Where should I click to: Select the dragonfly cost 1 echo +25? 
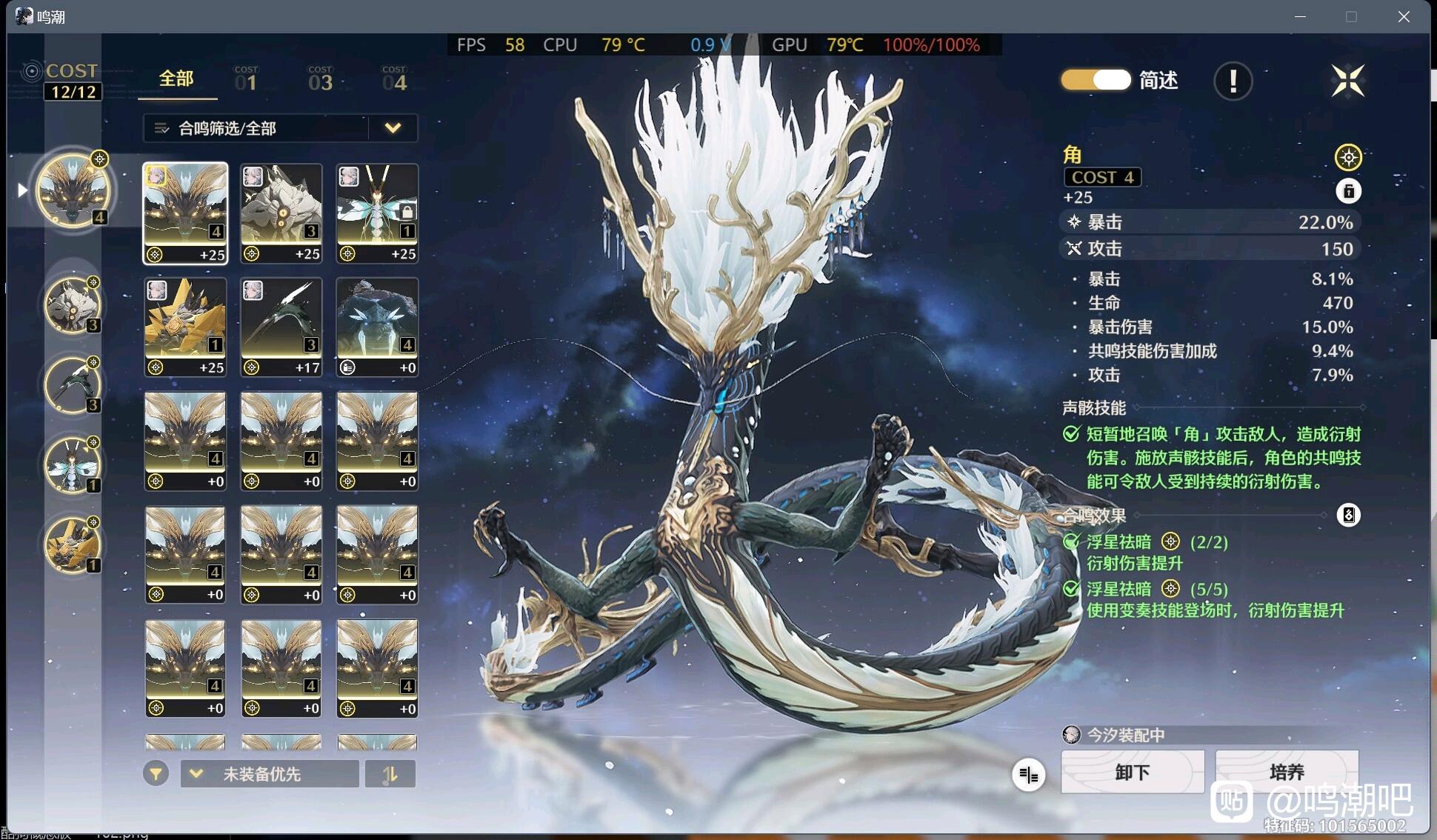click(x=377, y=213)
